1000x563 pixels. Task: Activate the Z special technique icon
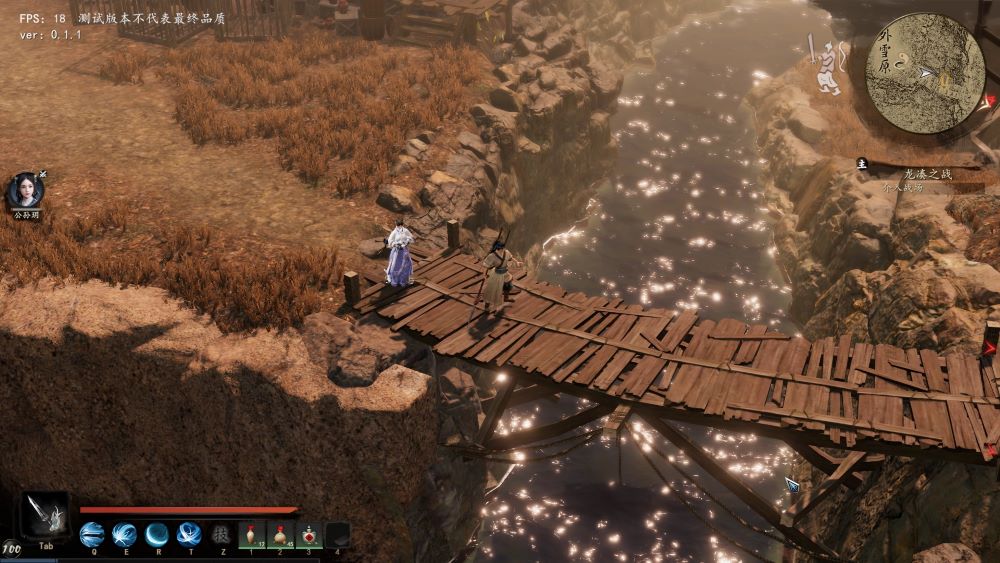coord(221,534)
